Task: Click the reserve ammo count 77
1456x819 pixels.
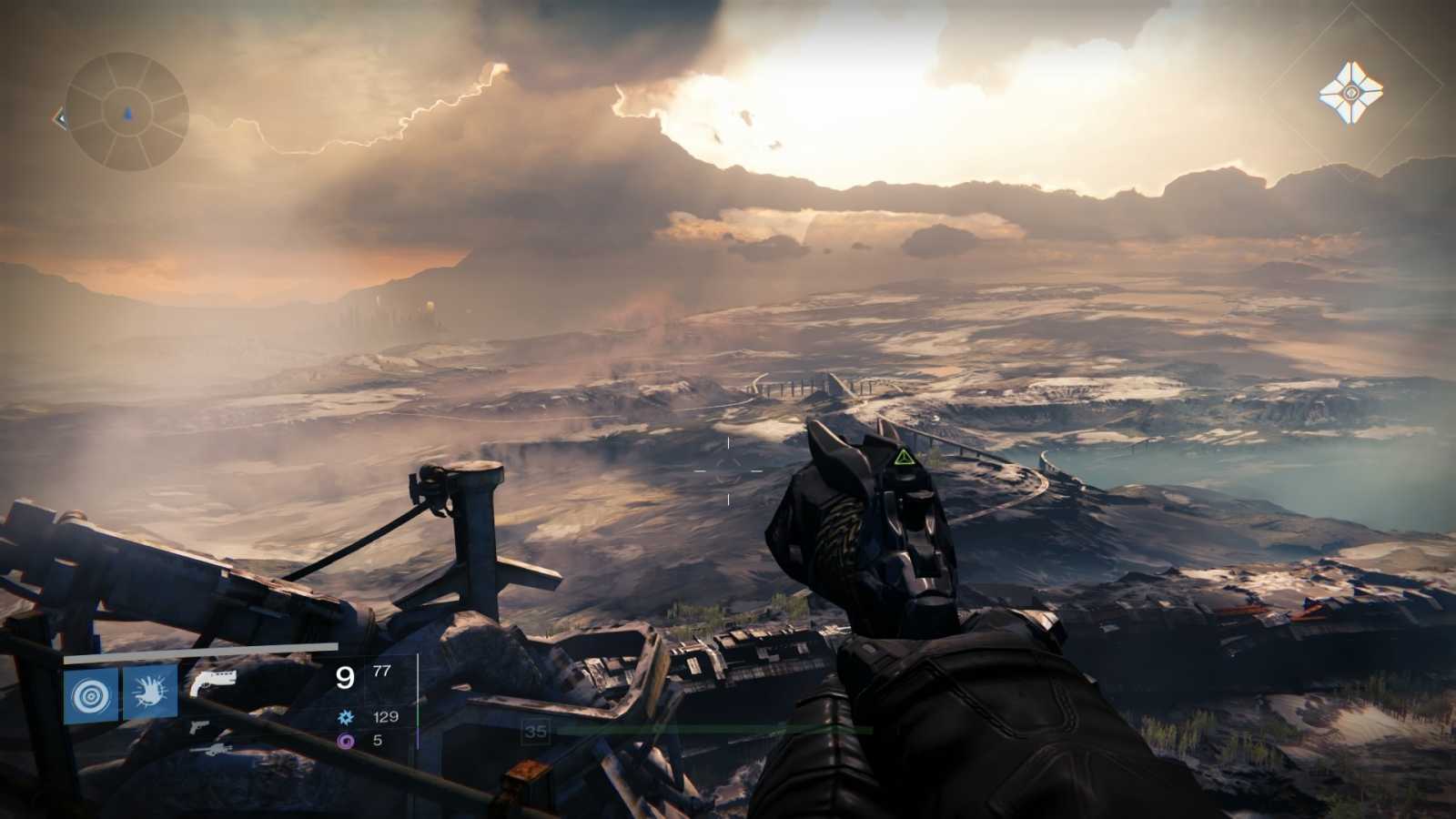Action: click(x=382, y=672)
